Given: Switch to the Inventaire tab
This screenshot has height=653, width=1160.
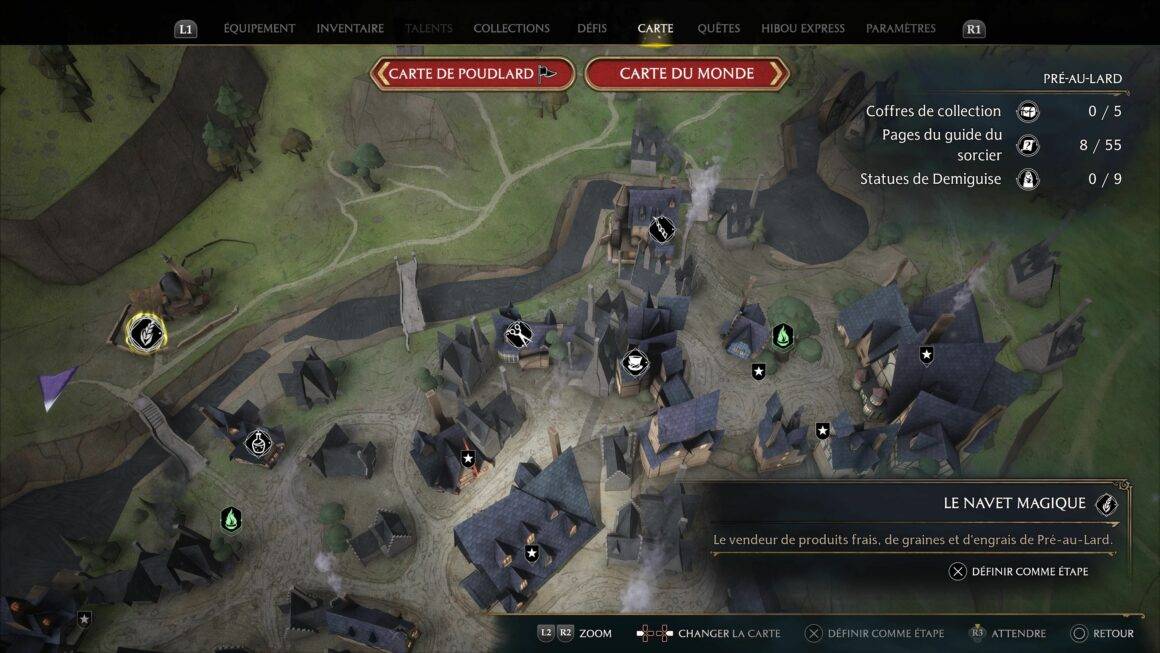Looking at the screenshot, I should pyautogui.click(x=350, y=29).
